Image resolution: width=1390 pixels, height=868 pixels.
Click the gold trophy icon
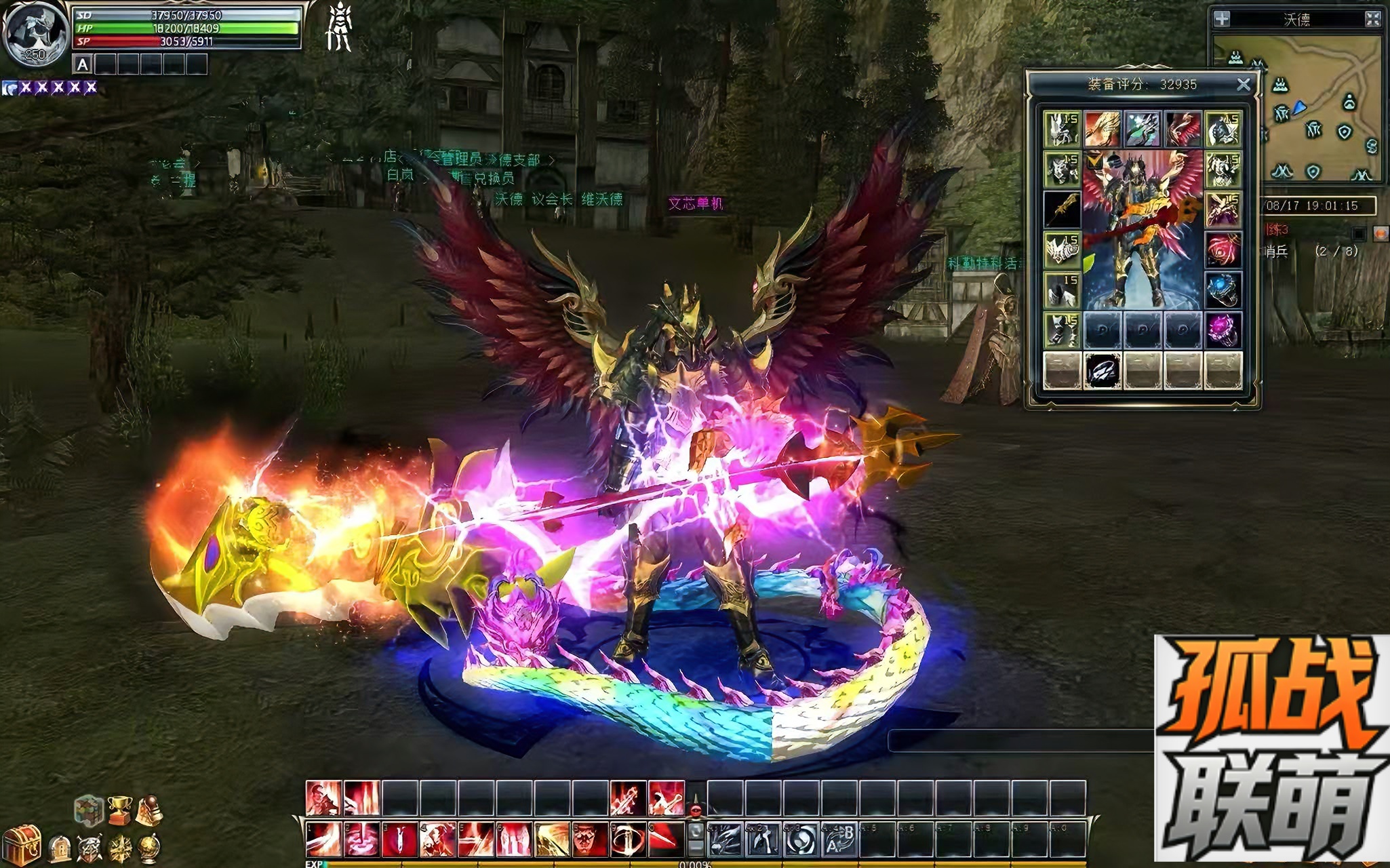pos(119,809)
